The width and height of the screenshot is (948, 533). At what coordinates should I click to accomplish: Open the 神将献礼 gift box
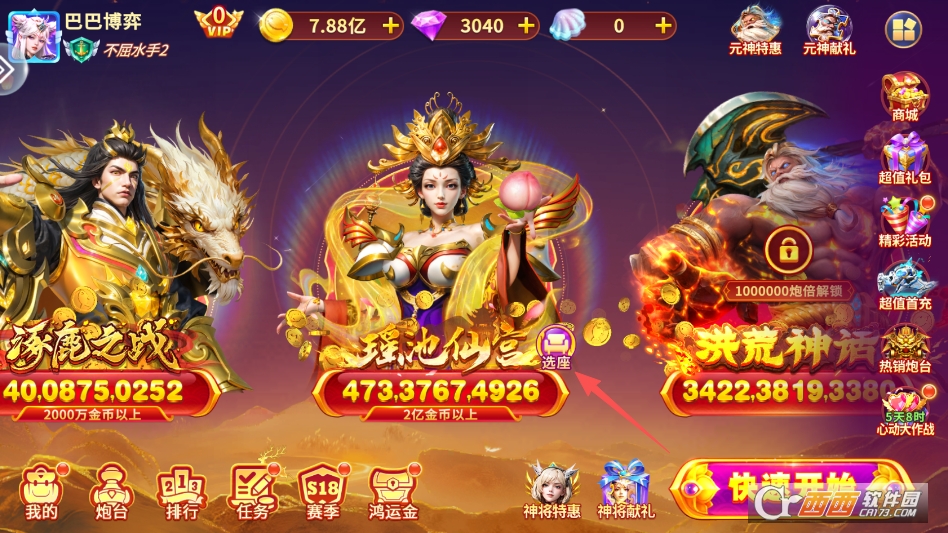click(625, 490)
